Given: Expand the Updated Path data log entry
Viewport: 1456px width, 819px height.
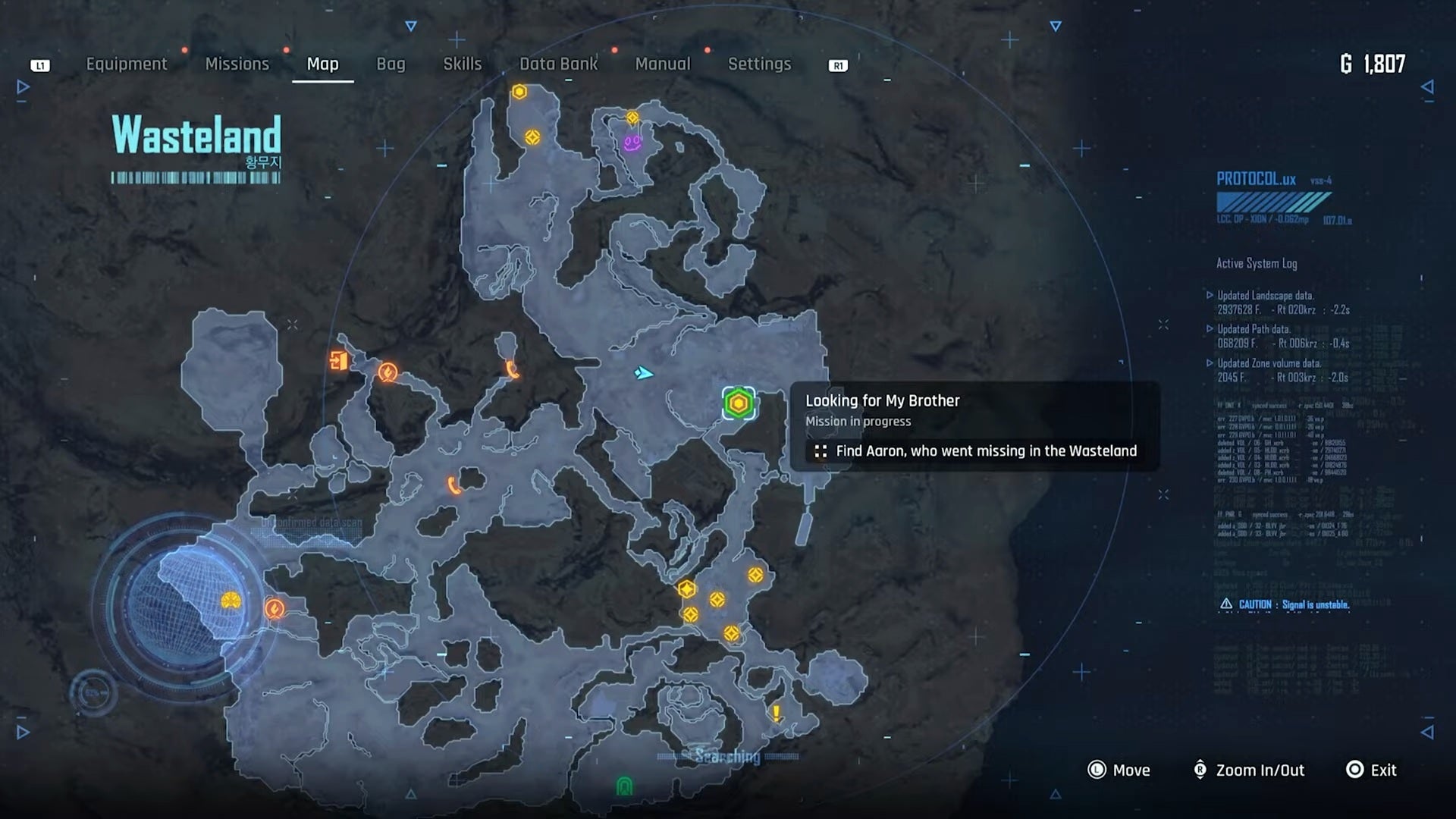Looking at the screenshot, I should point(1258,329).
